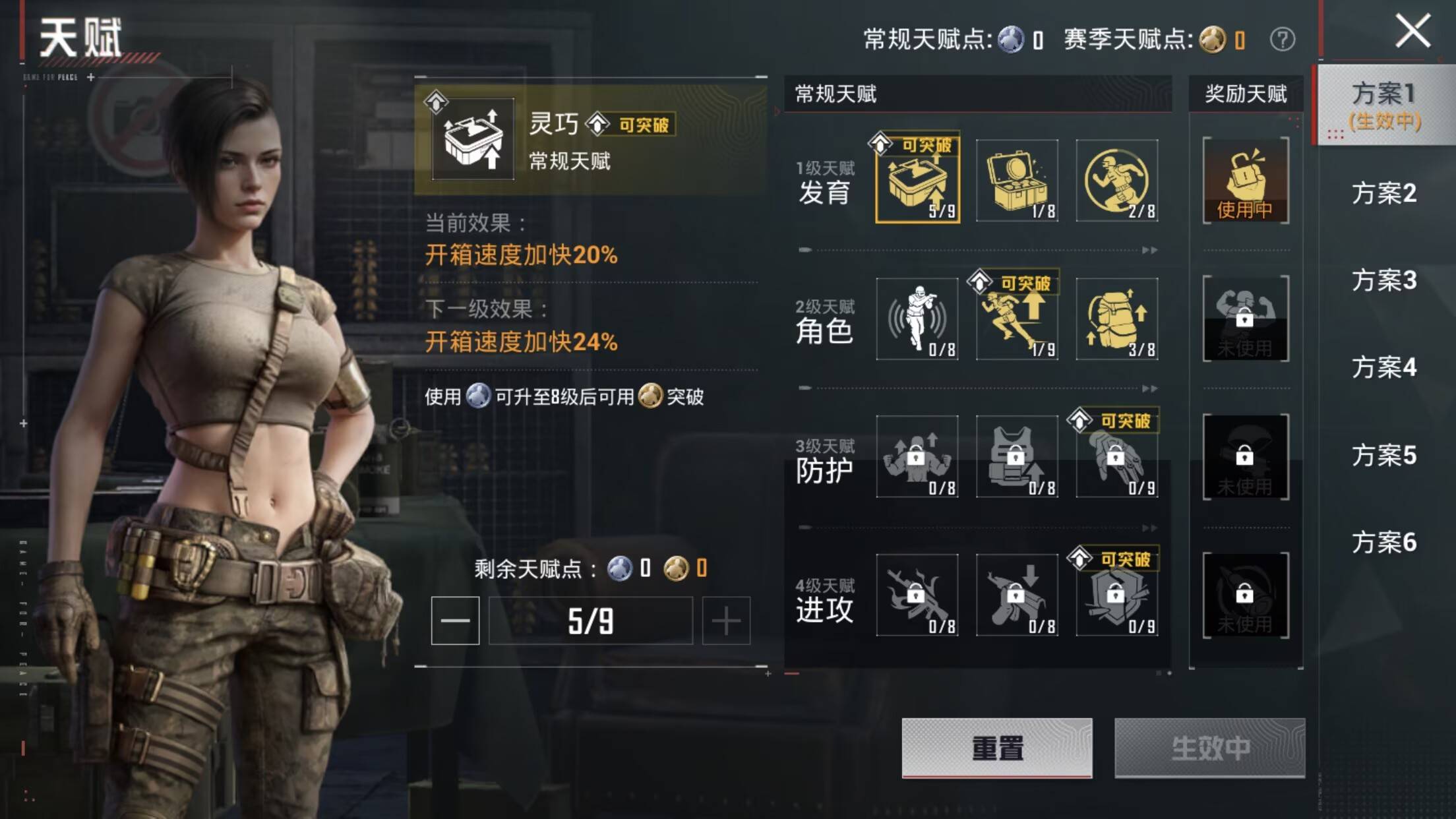Image resolution: width=1456 pixels, height=819 pixels.
Task: Decrease talent level with minus button
Action: click(456, 621)
